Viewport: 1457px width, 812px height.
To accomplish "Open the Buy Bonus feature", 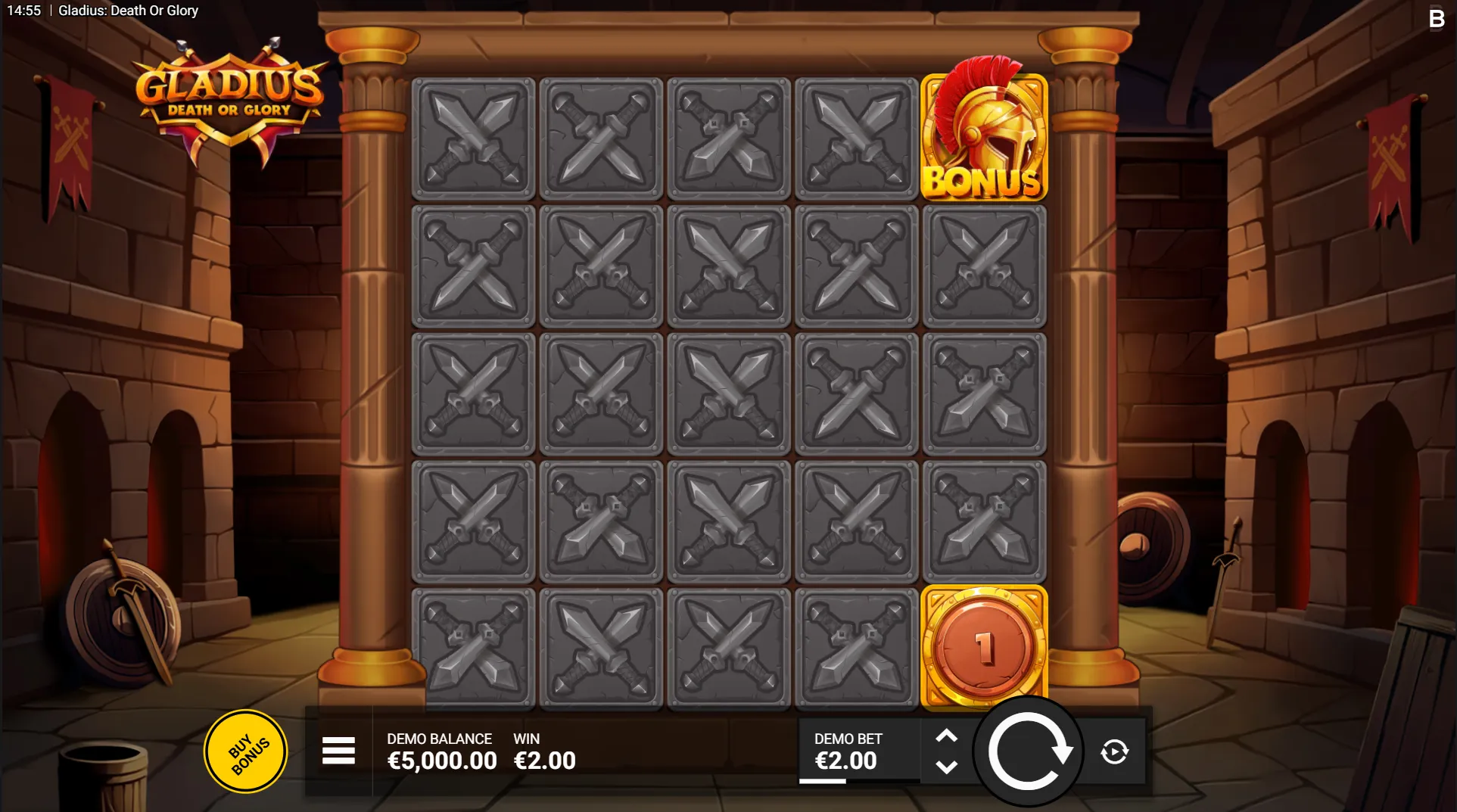I will pos(246,751).
